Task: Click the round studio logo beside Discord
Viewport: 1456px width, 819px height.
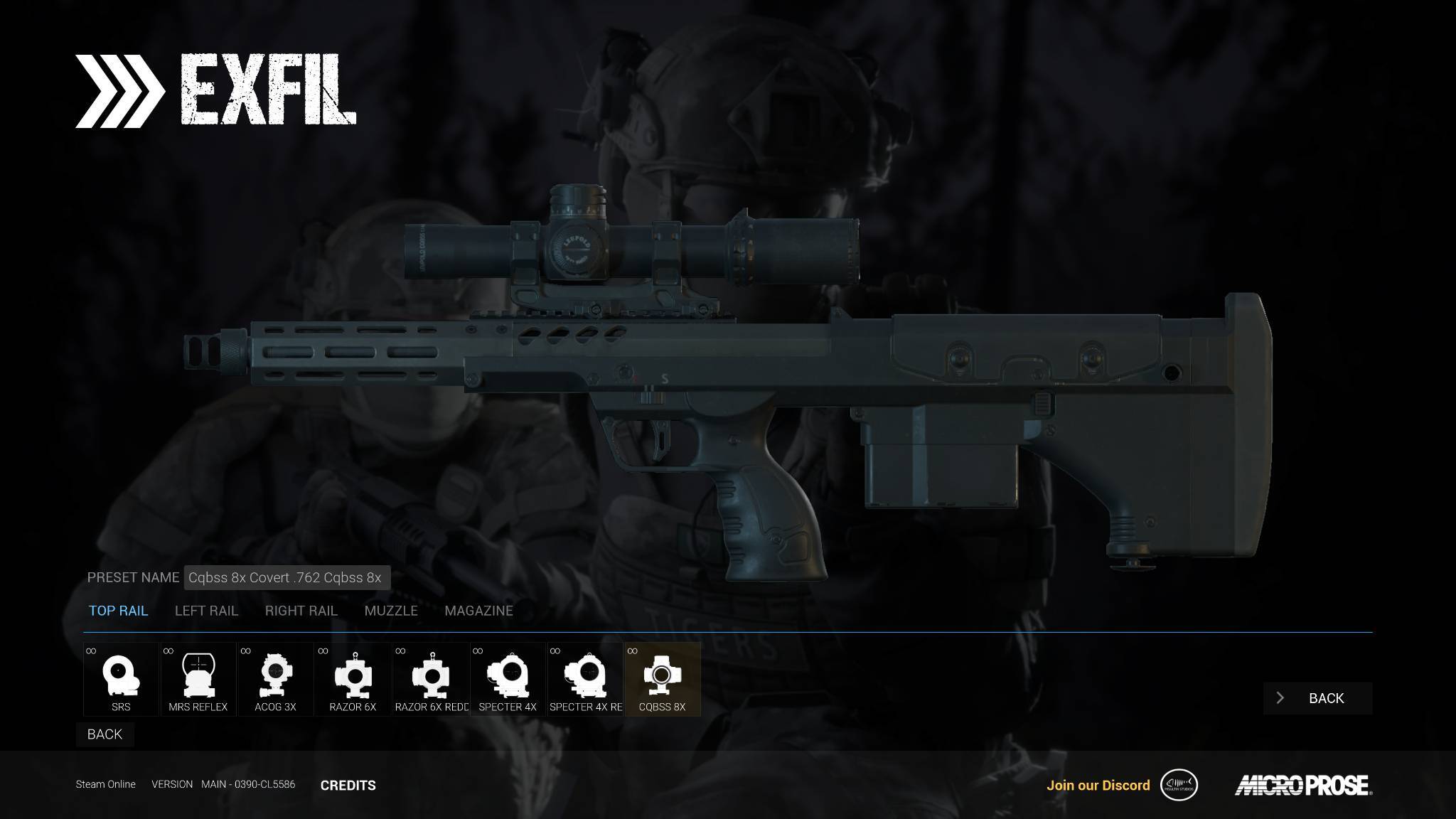Action: point(1179,786)
